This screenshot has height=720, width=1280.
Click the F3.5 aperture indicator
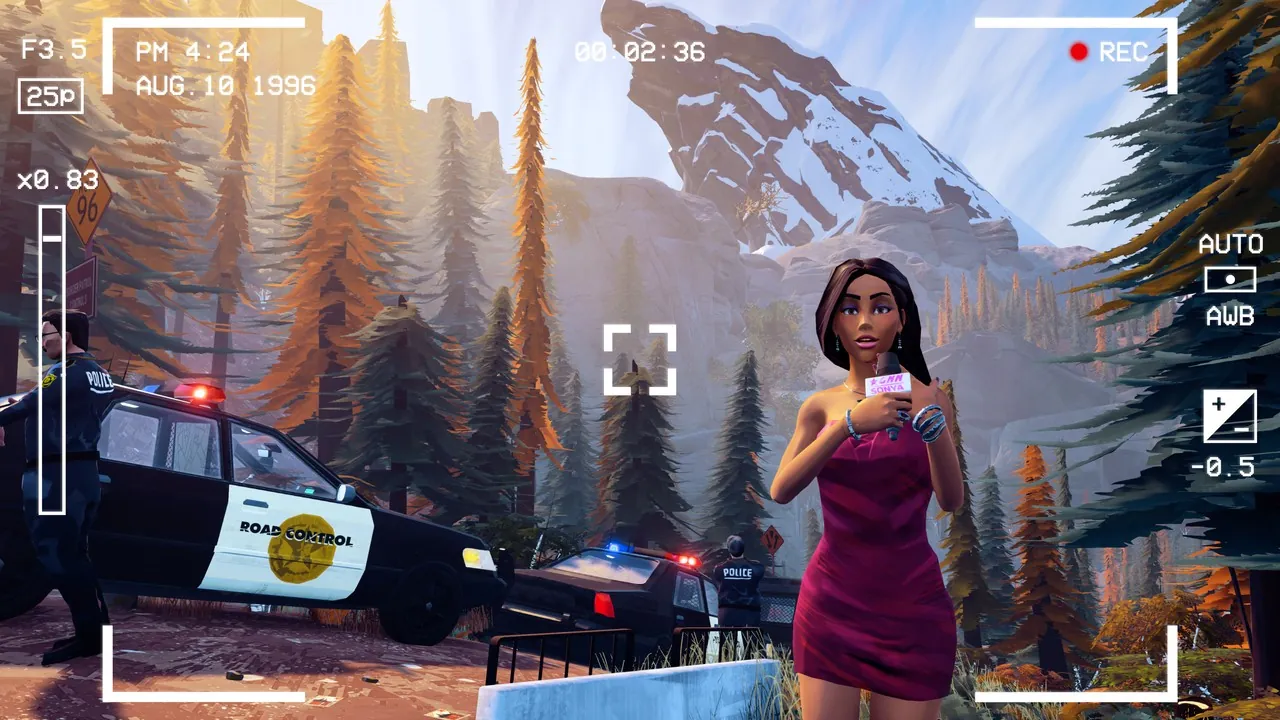pos(55,47)
